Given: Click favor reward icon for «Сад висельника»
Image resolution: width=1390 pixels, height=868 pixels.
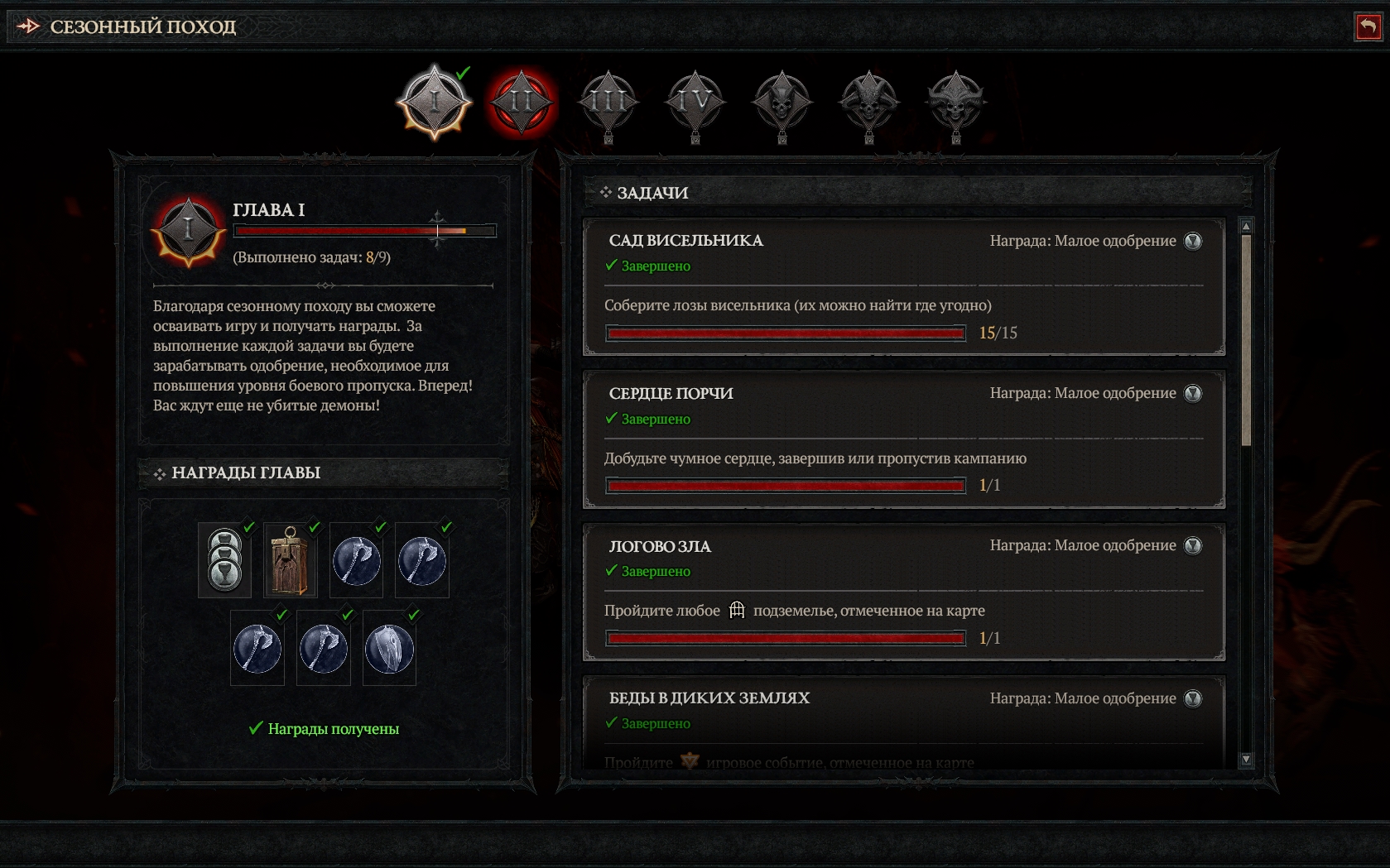Looking at the screenshot, I should pos(1193,241).
